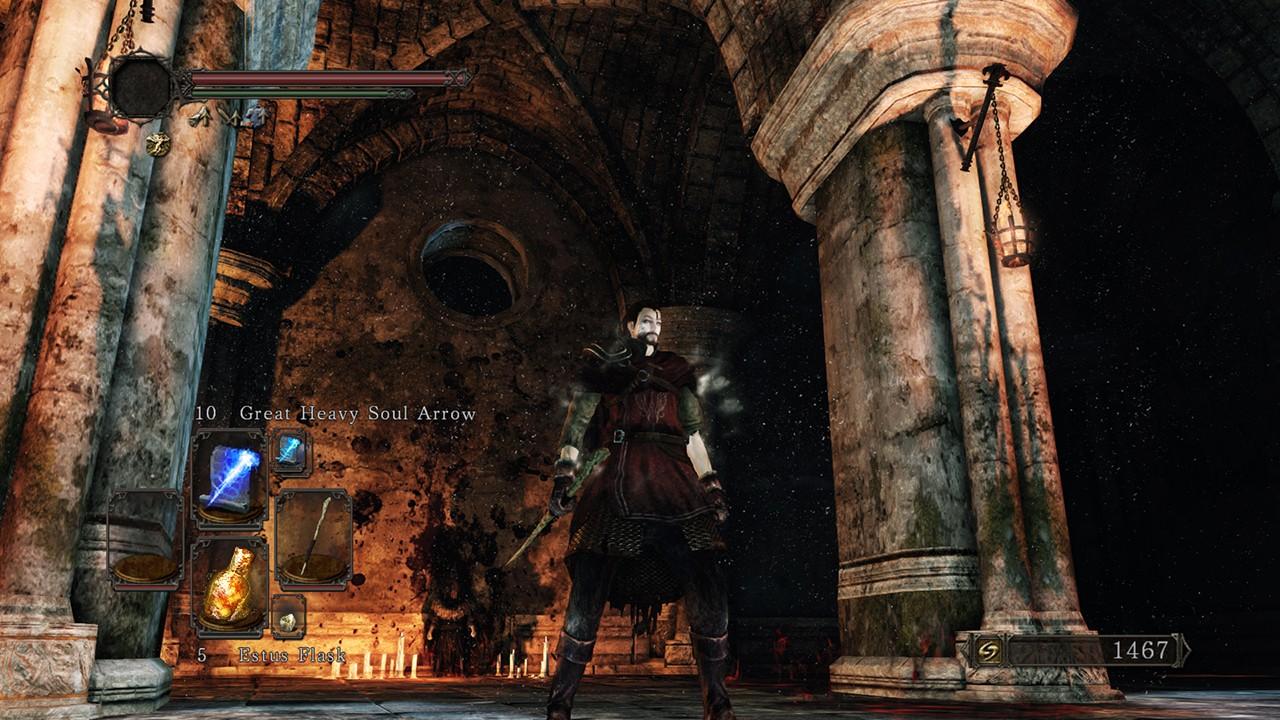
Task: Select the Great Heavy Soul Arrow spell slot
Action: [229, 478]
